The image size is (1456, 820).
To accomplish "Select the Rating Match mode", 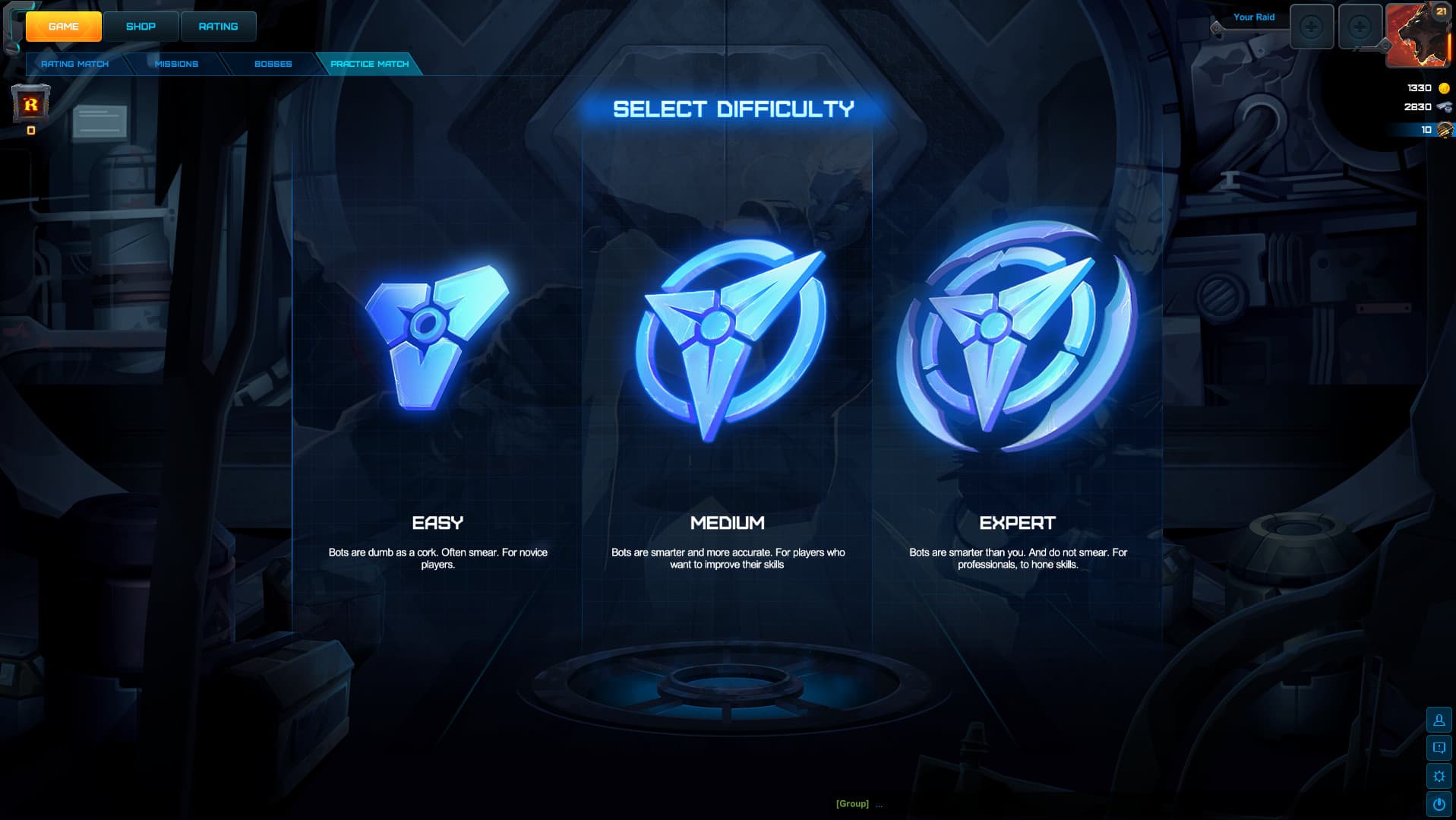I will pyautogui.click(x=74, y=64).
